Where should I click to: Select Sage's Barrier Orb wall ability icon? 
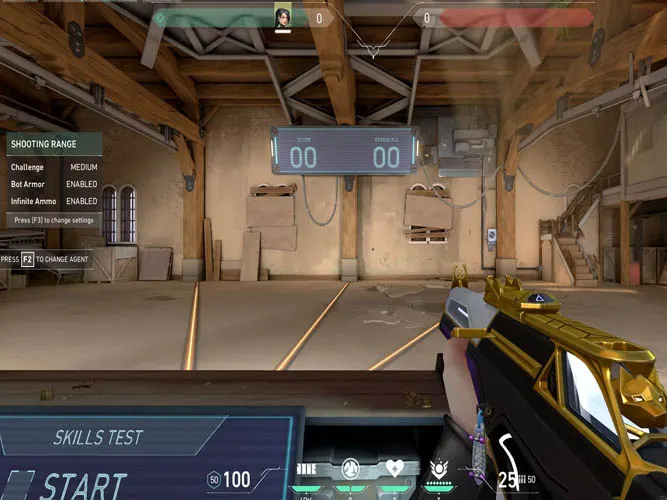coord(307,469)
